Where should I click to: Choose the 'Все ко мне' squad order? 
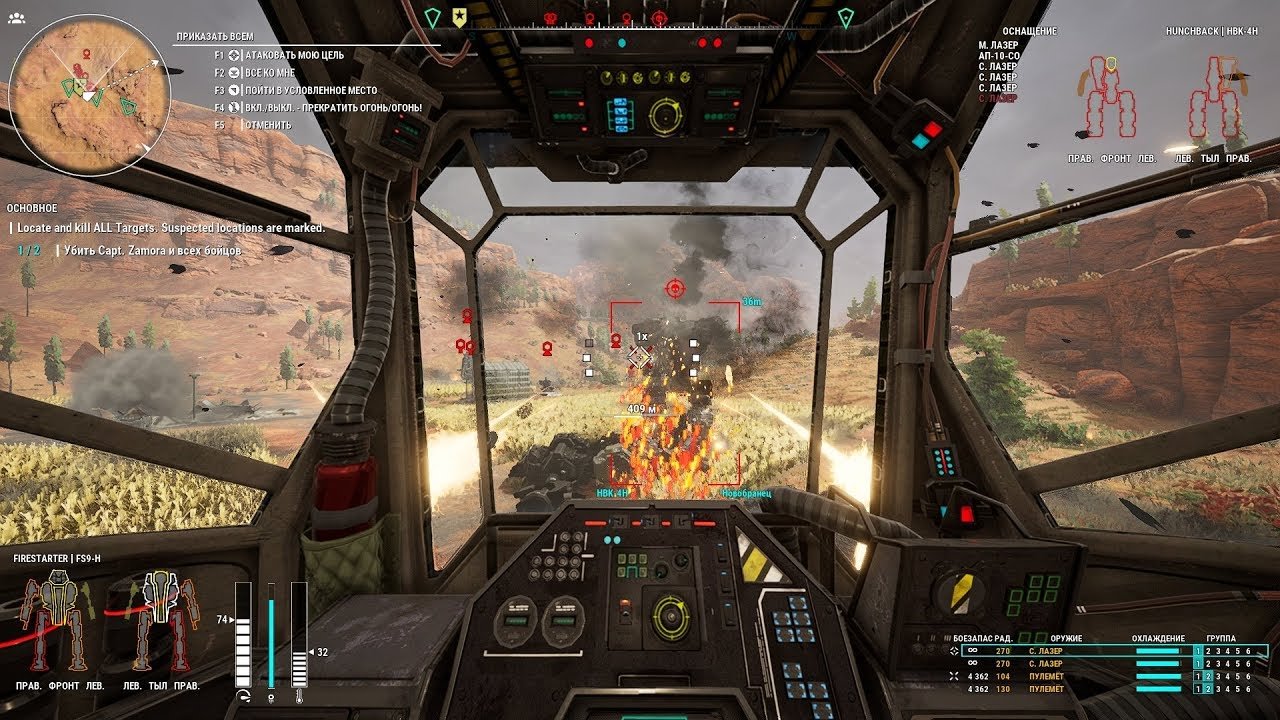coord(272,73)
